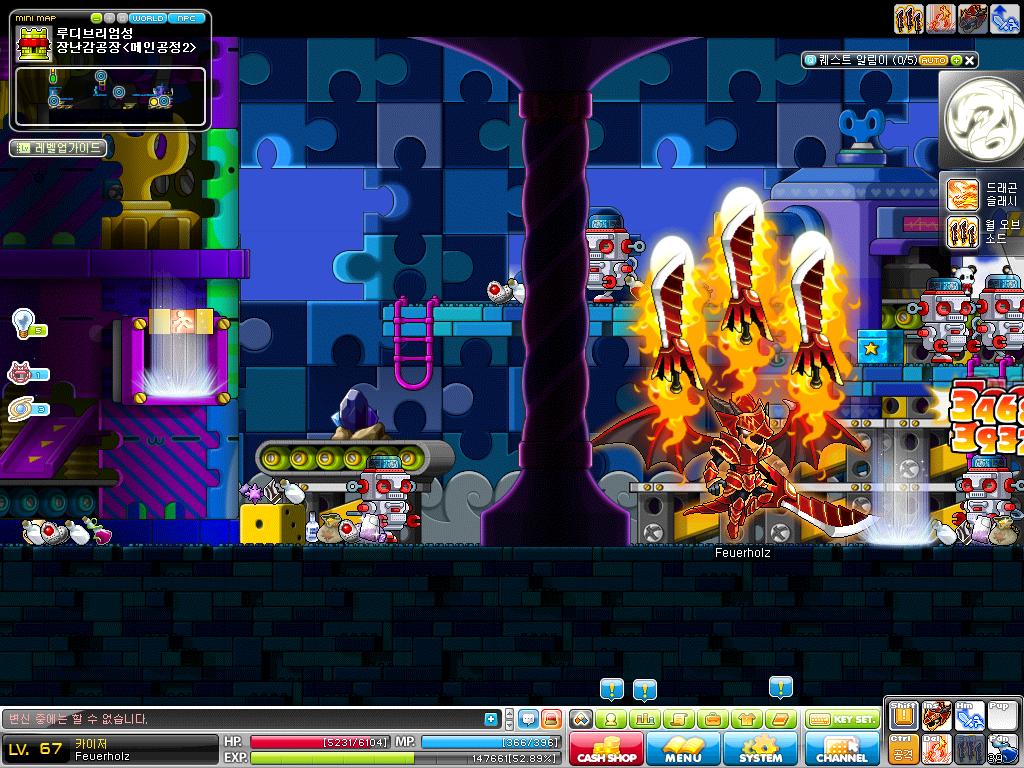Viewport: 1024px width, 768px height.
Task: Select the 드래곤 슬래시 skill icon
Action: (x=962, y=194)
